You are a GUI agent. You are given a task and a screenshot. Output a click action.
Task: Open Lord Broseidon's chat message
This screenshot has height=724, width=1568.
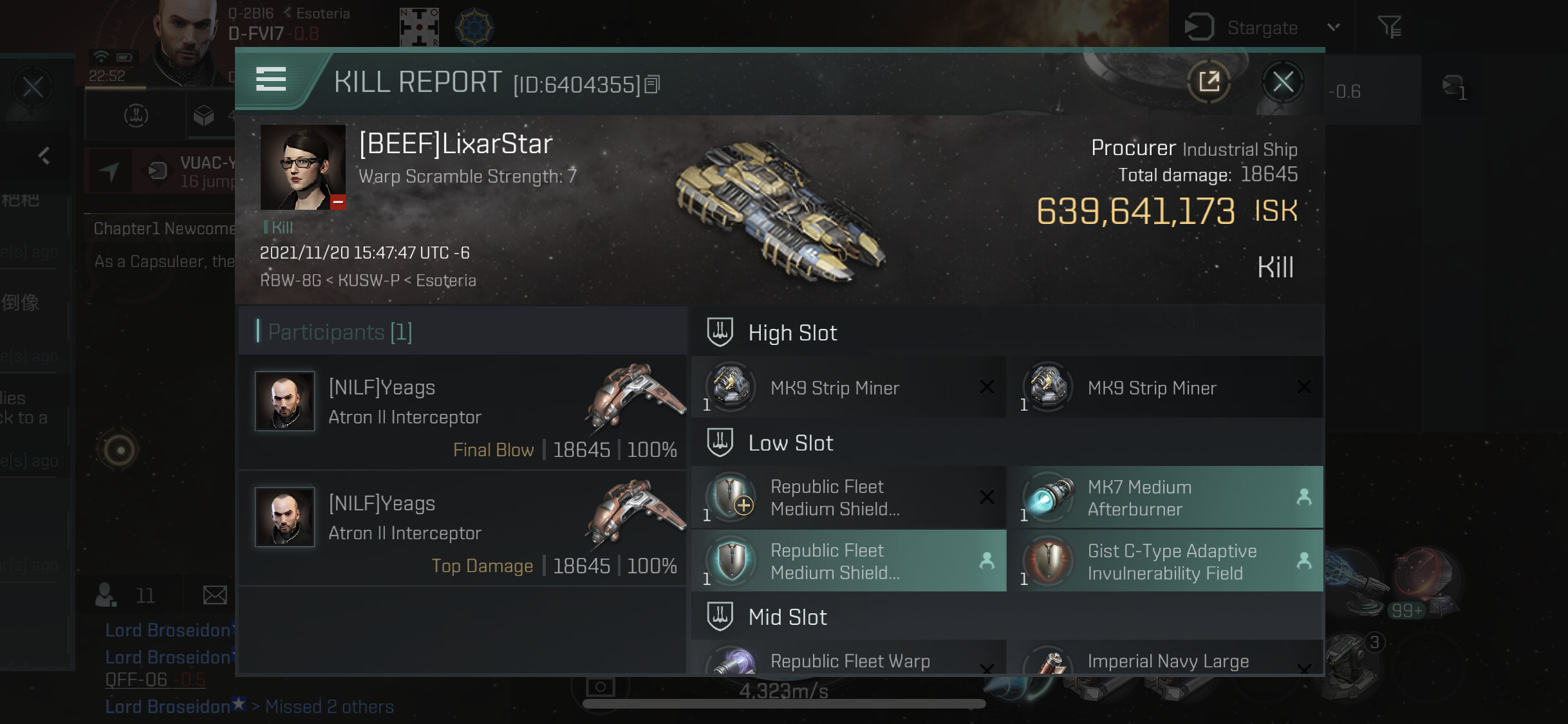[x=169, y=630]
